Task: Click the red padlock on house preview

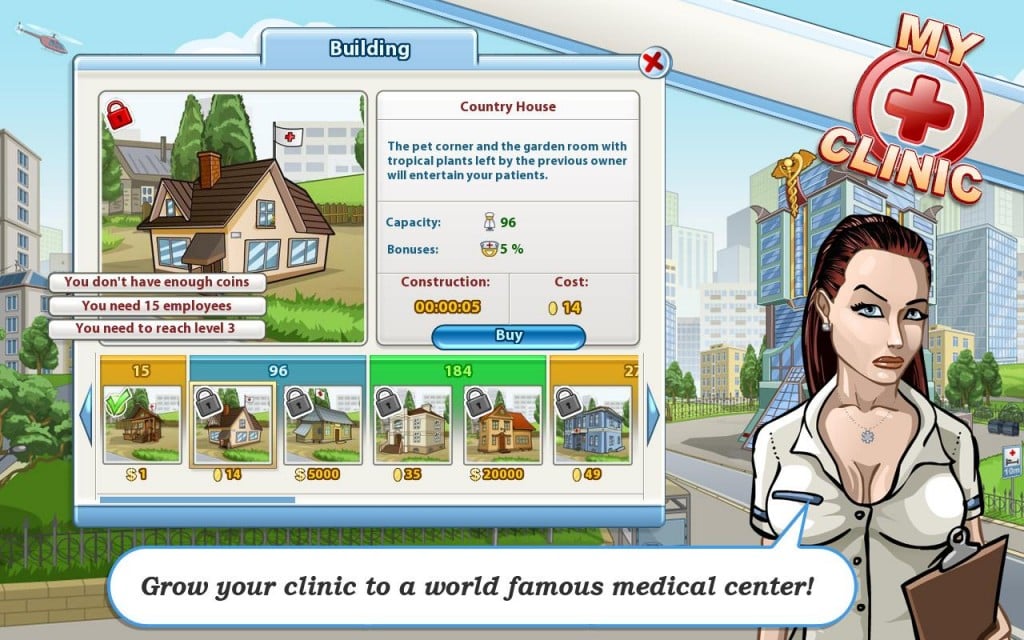Action: coord(120,114)
